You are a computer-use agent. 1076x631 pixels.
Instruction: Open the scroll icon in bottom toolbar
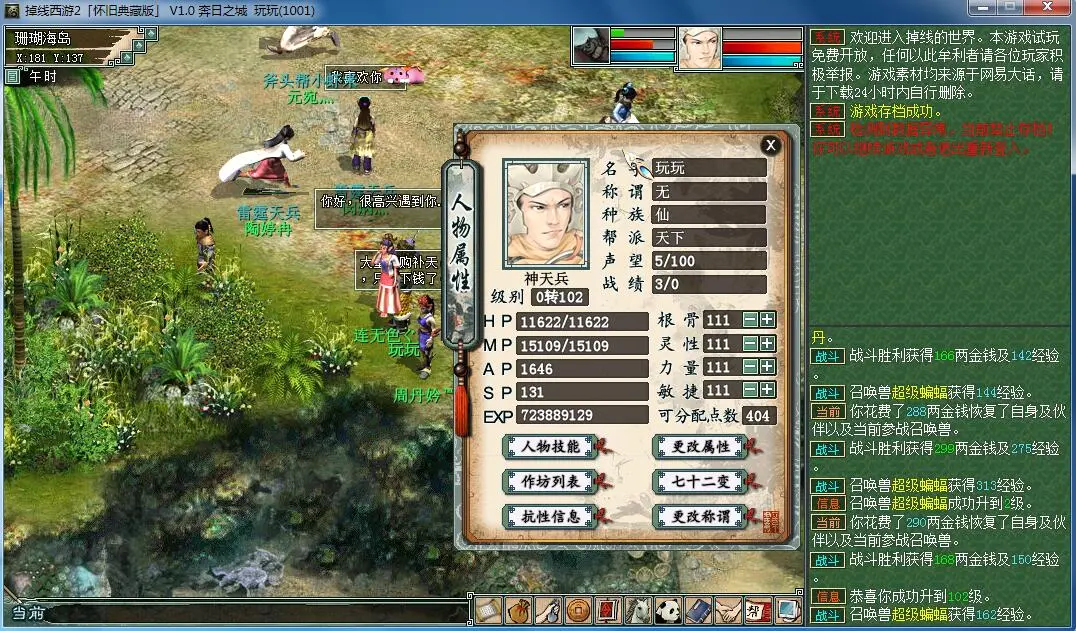click(488, 609)
